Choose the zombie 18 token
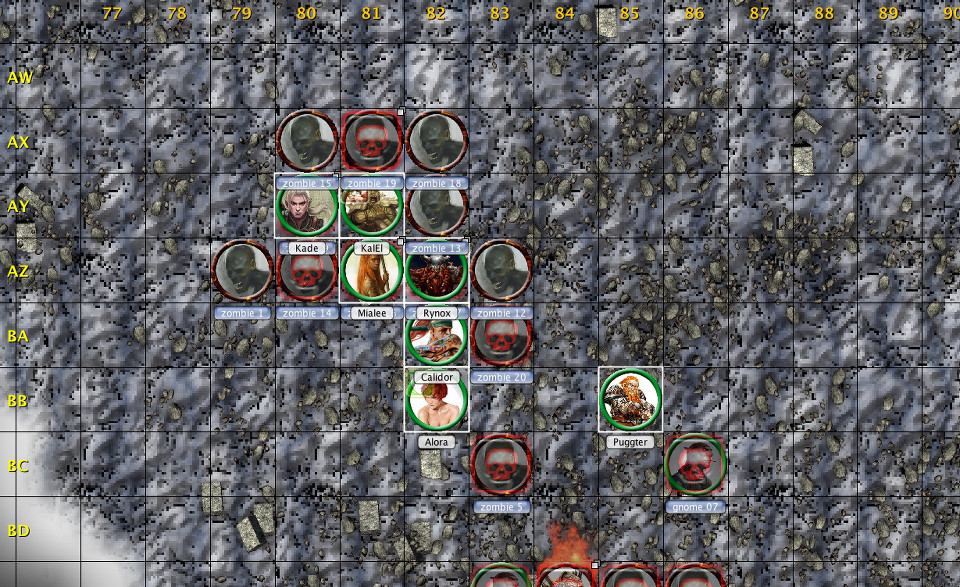Viewport: 960px width, 587px height. pos(436,141)
